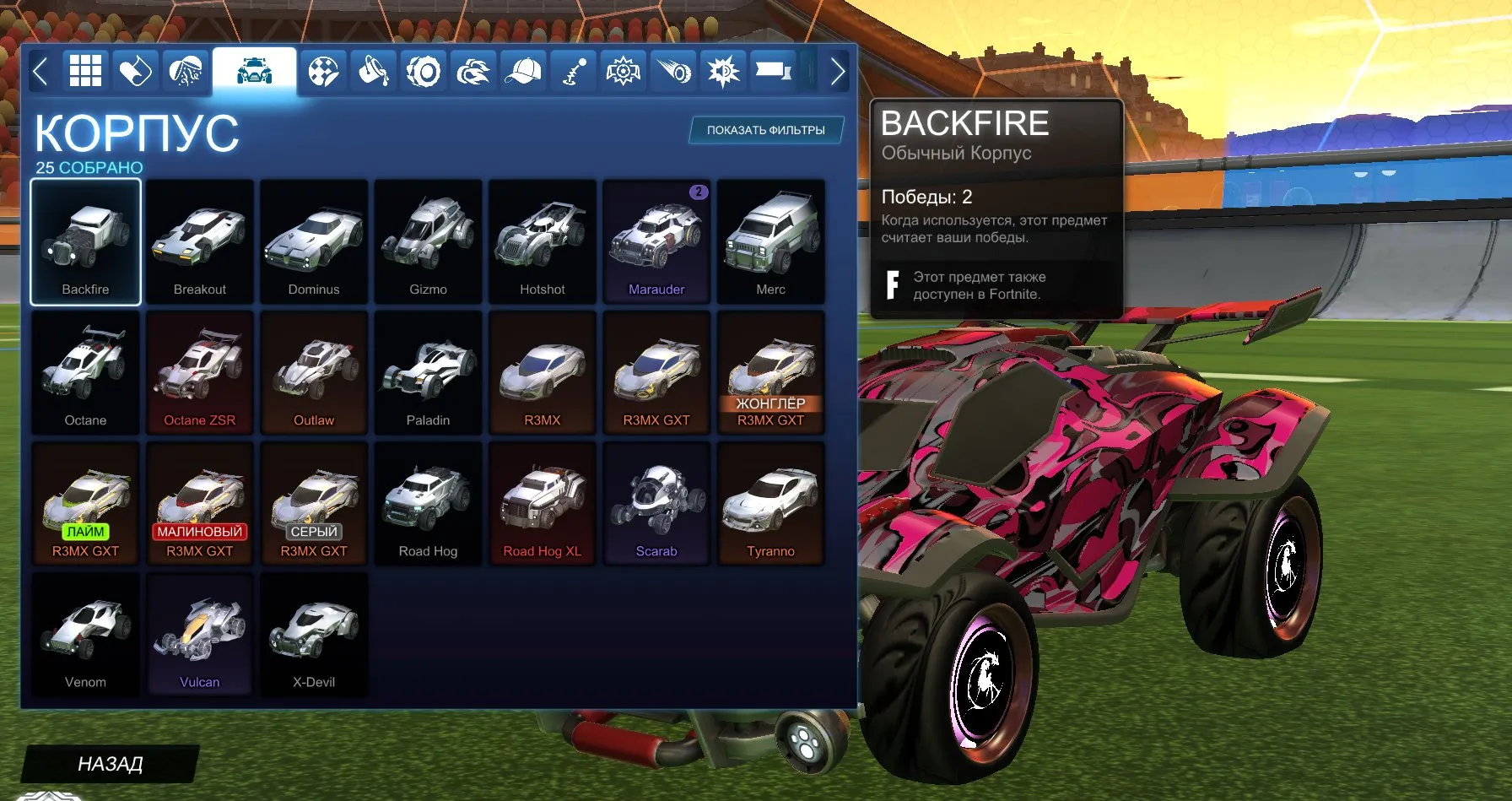This screenshot has width=1512, height=801.
Task: Open the Engine Audio category icon
Action: pos(723,71)
